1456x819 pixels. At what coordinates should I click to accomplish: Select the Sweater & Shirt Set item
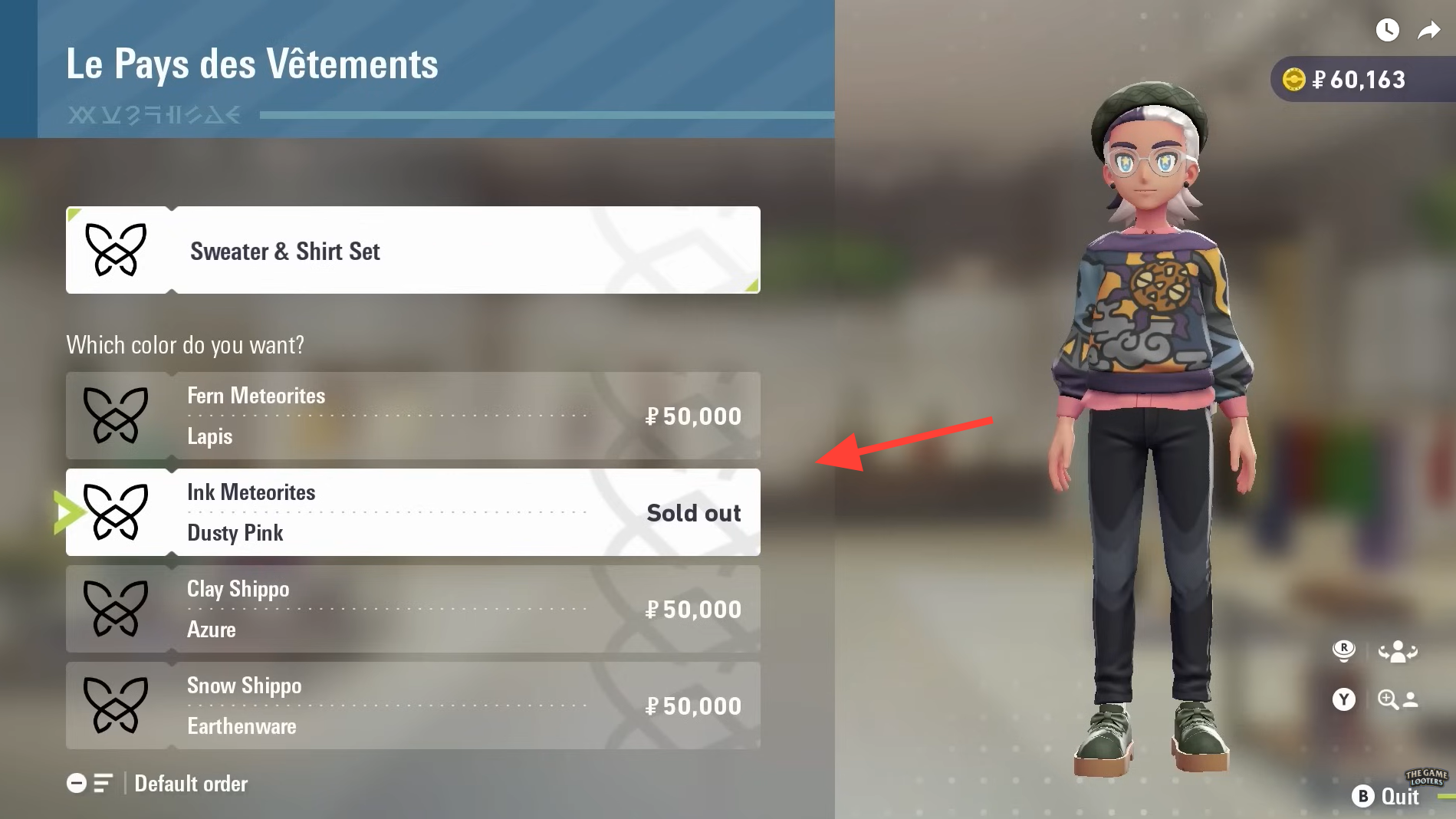[x=412, y=250]
